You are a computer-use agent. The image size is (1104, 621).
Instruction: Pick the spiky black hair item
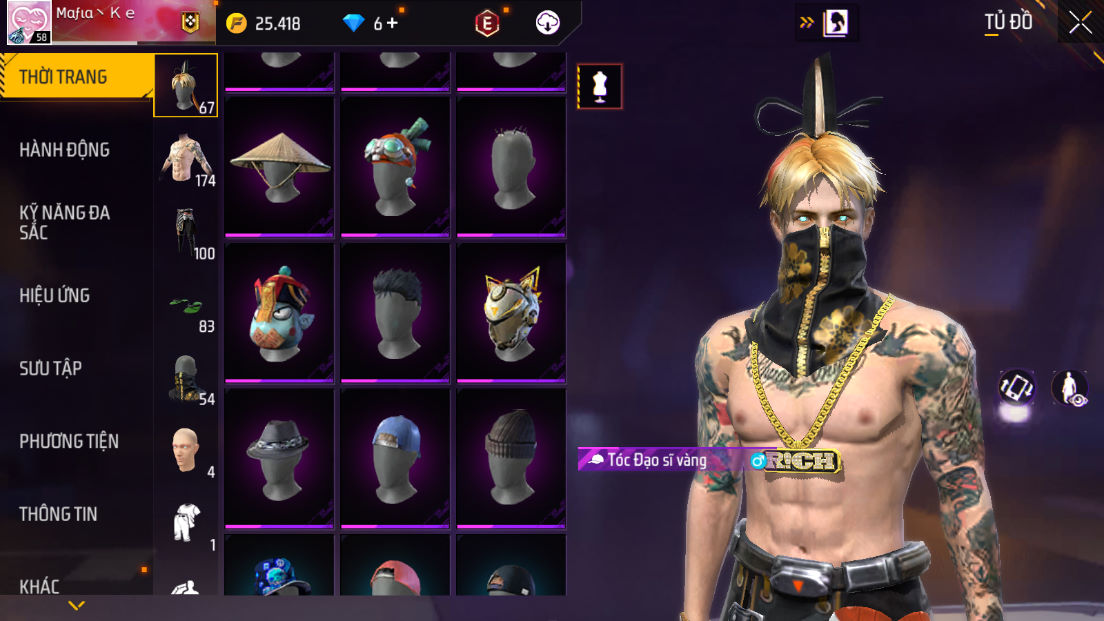pos(396,311)
